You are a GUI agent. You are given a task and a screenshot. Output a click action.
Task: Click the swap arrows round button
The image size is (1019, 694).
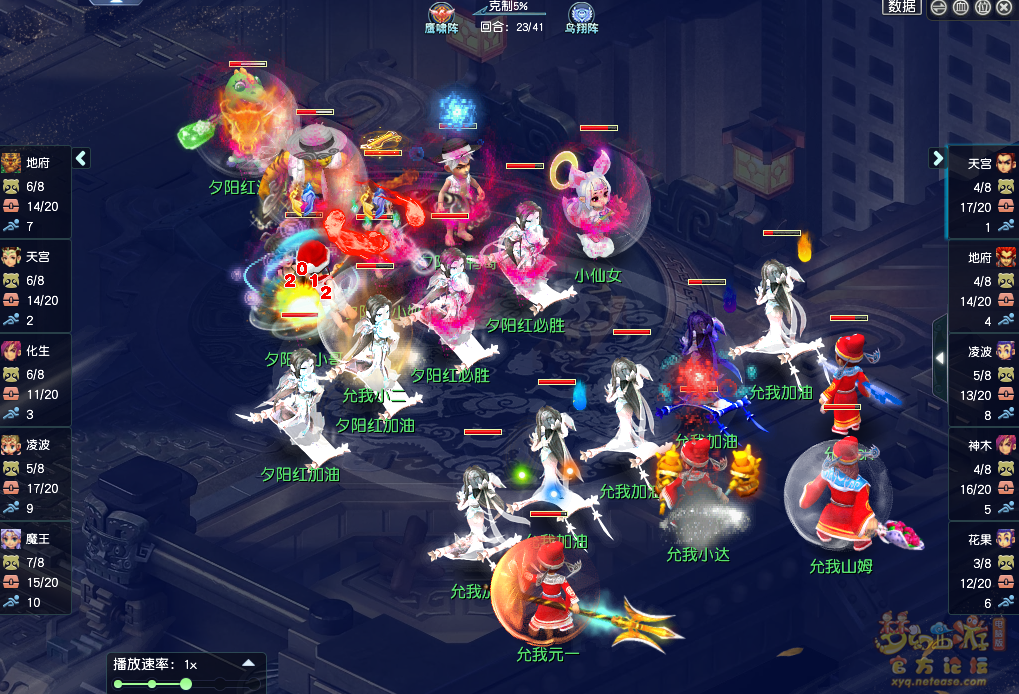938,8
